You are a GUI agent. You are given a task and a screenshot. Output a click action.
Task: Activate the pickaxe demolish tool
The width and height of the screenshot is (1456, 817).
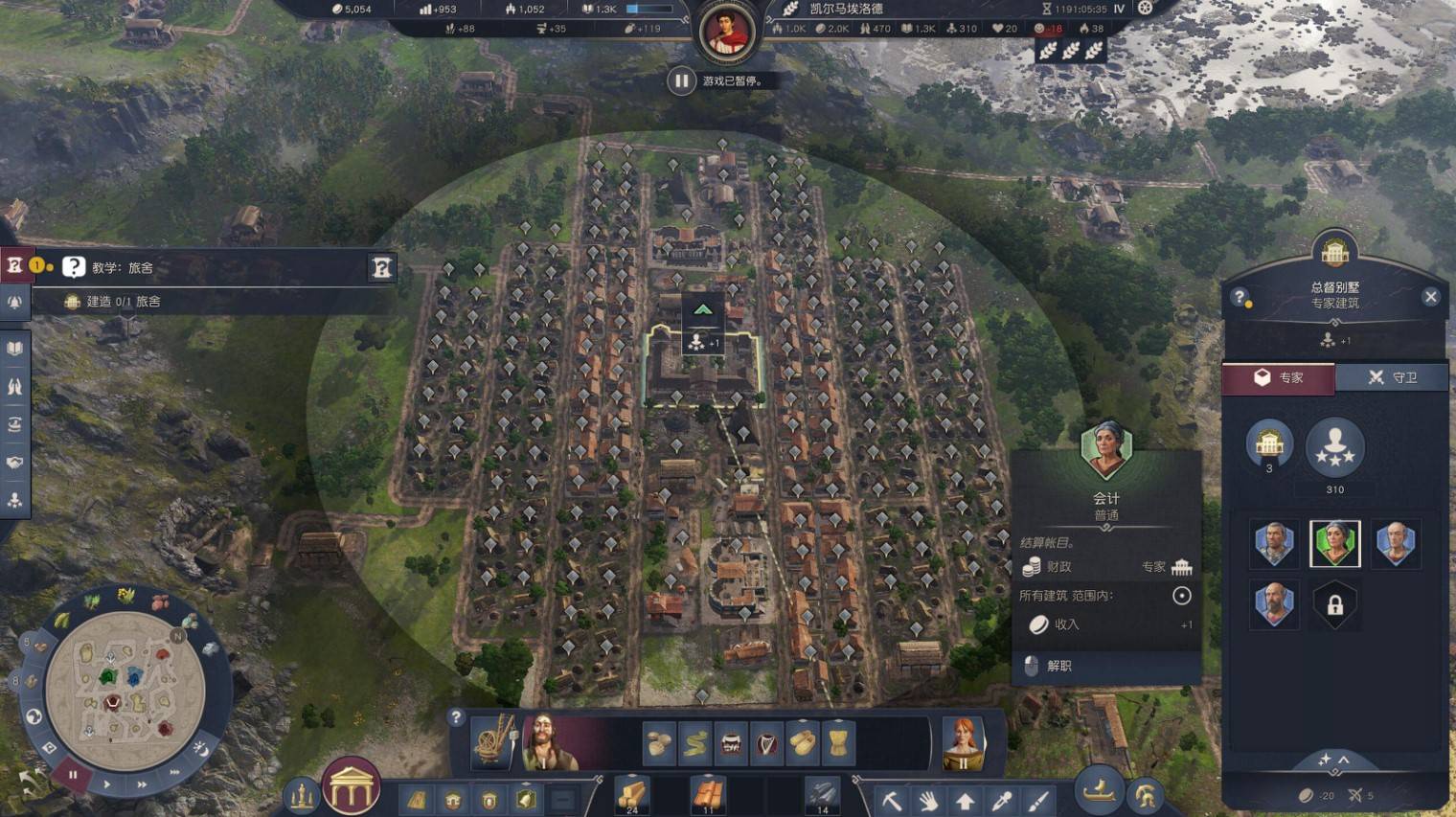click(x=892, y=799)
